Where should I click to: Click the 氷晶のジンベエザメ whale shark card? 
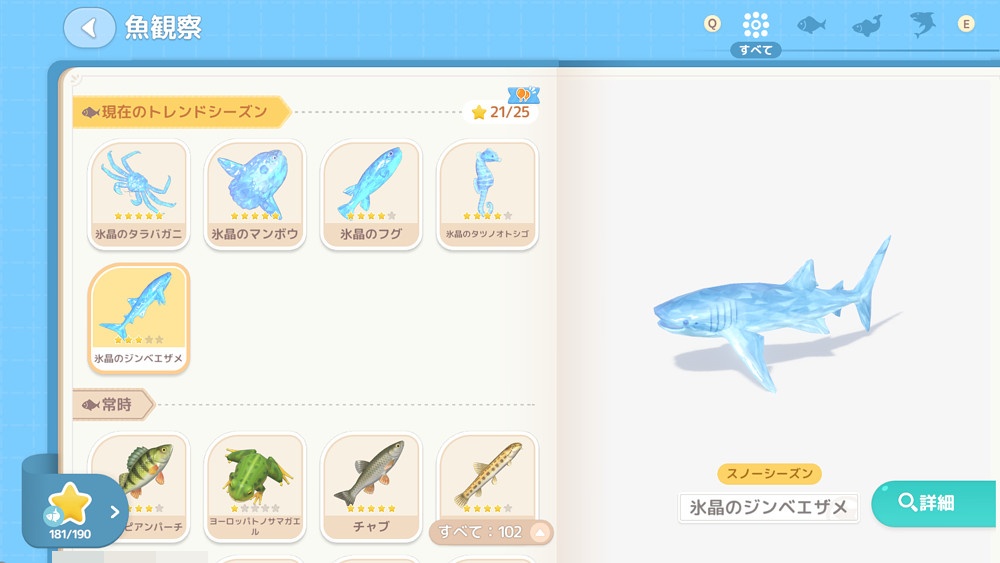[139, 318]
